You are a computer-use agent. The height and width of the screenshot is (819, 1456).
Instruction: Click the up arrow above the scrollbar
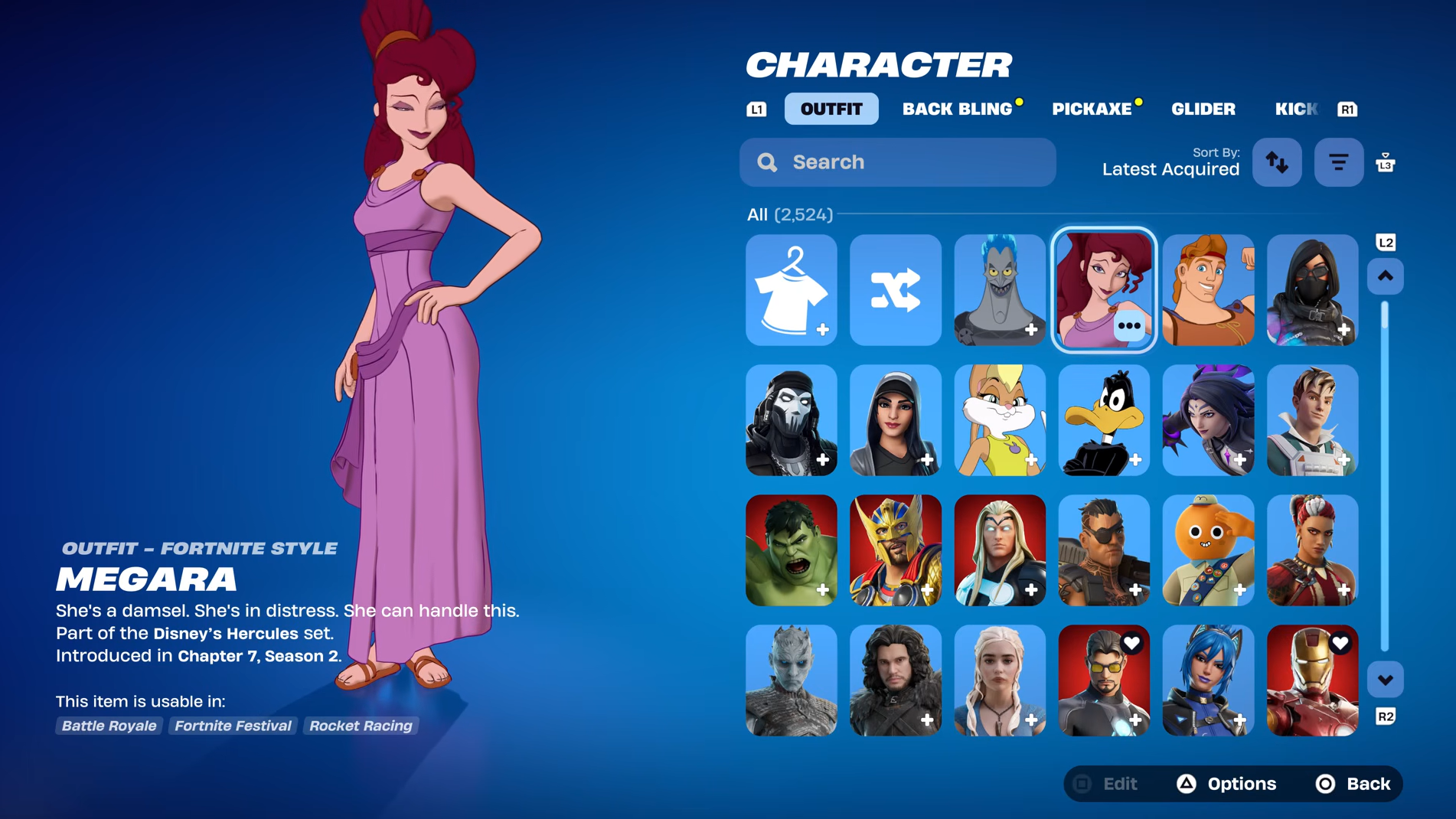[x=1385, y=276]
